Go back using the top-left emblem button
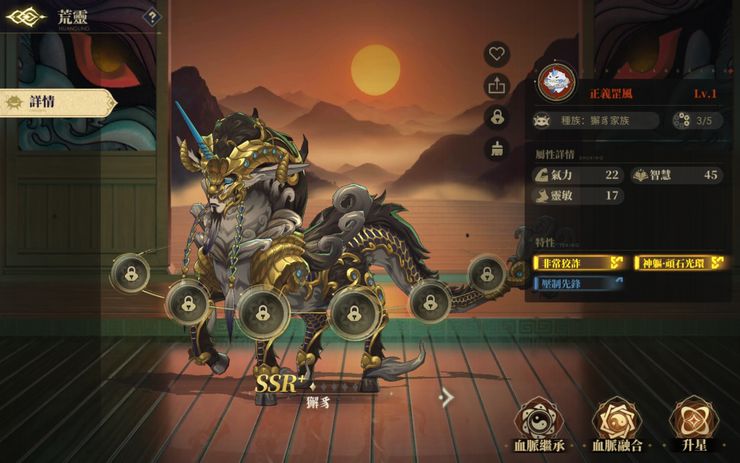The image size is (740, 463). click(26, 17)
